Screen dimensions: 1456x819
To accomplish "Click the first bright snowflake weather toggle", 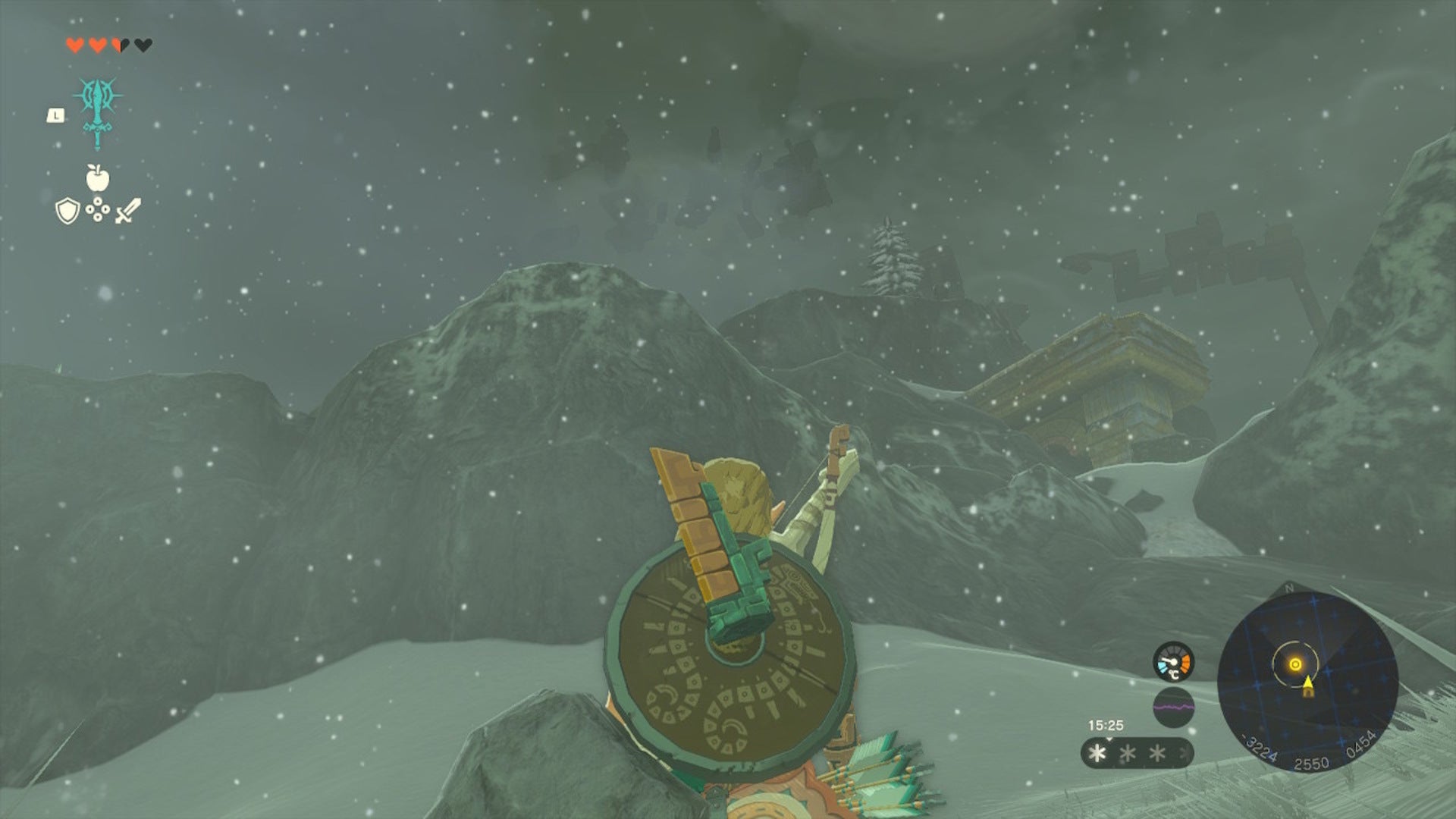I will (x=1096, y=753).
